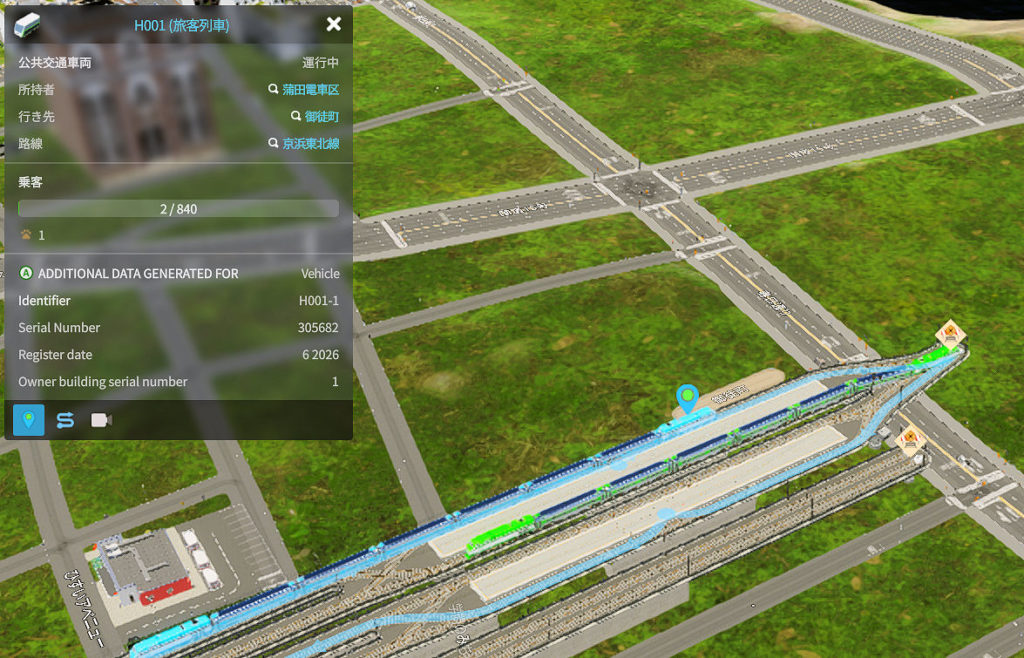Viewport: 1024px width, 658px height.
Task: Activate the video camera view button
Action: [x=101, y=420]
